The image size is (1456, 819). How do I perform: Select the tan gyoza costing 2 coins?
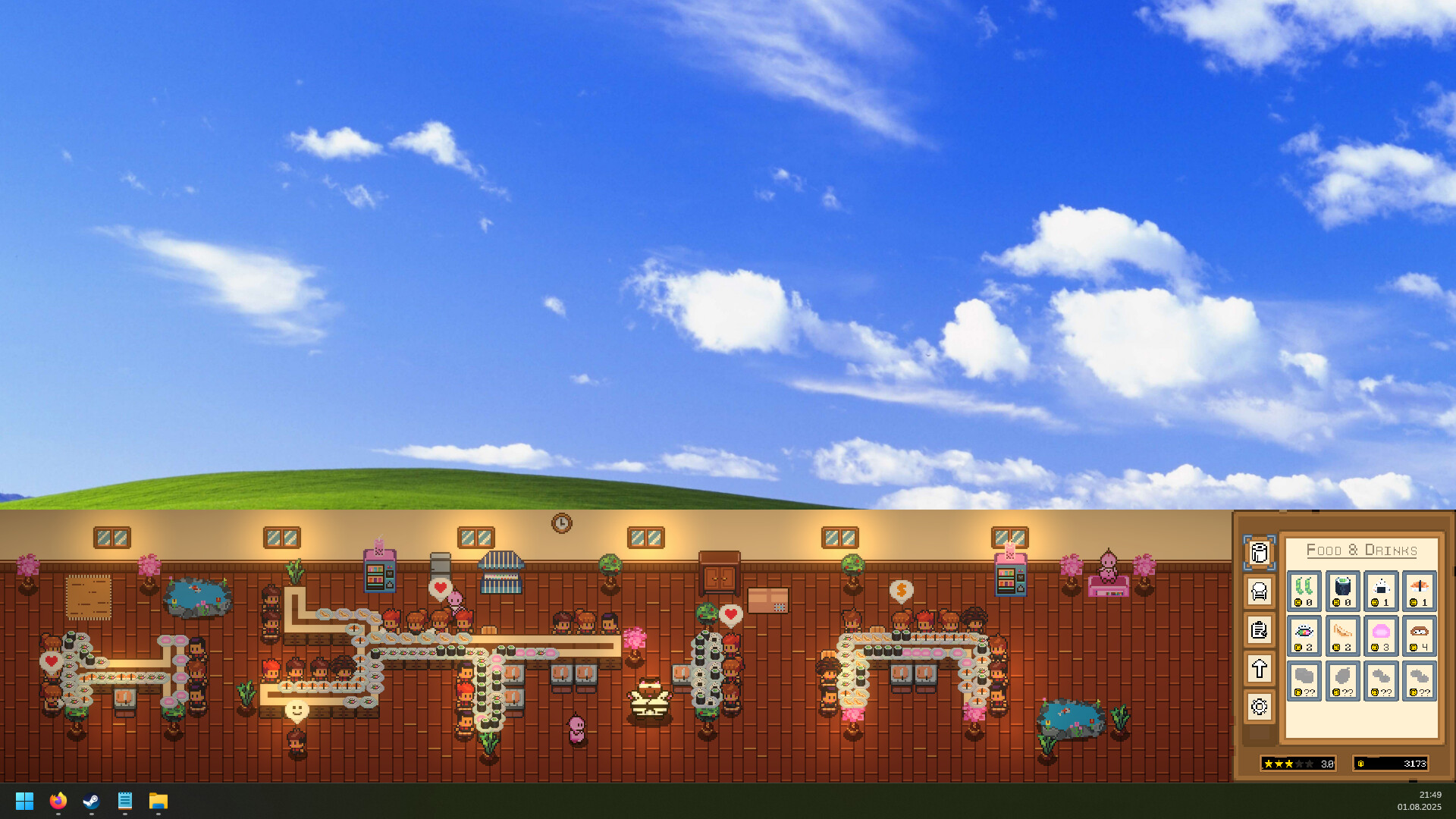click(x=1341, y=635)
